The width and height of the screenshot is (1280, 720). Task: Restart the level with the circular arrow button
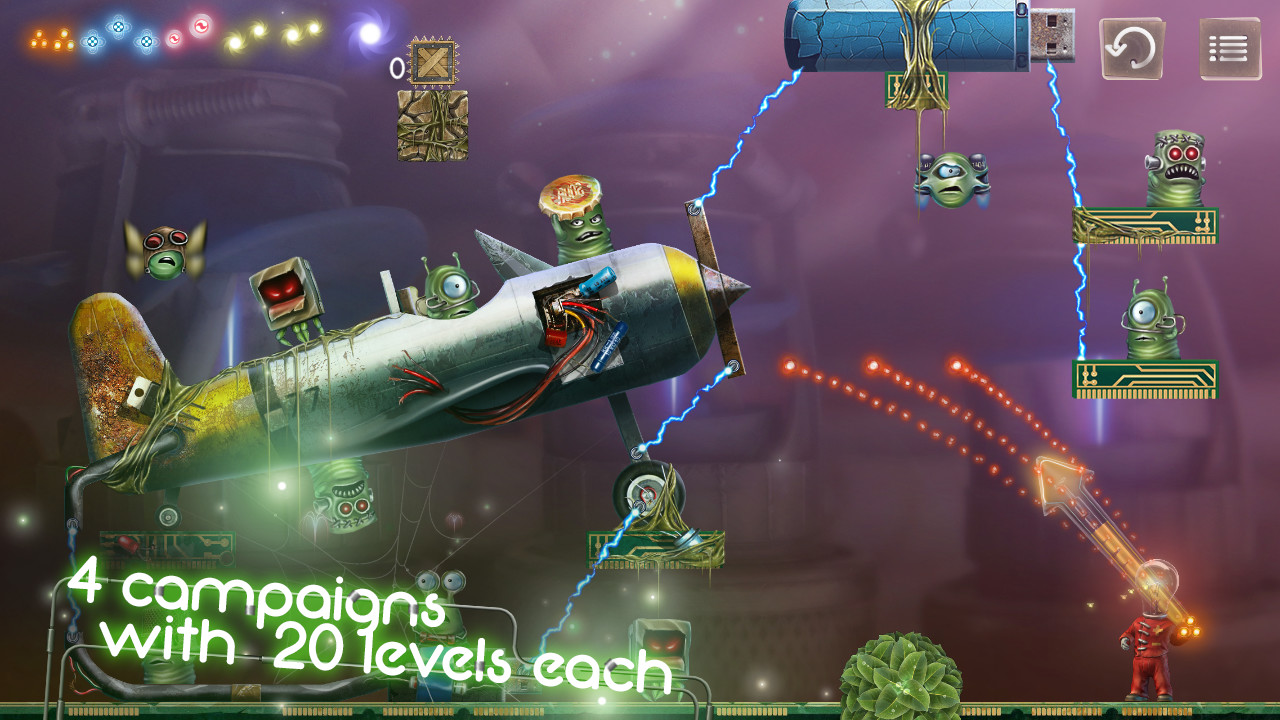point(1132,48)
